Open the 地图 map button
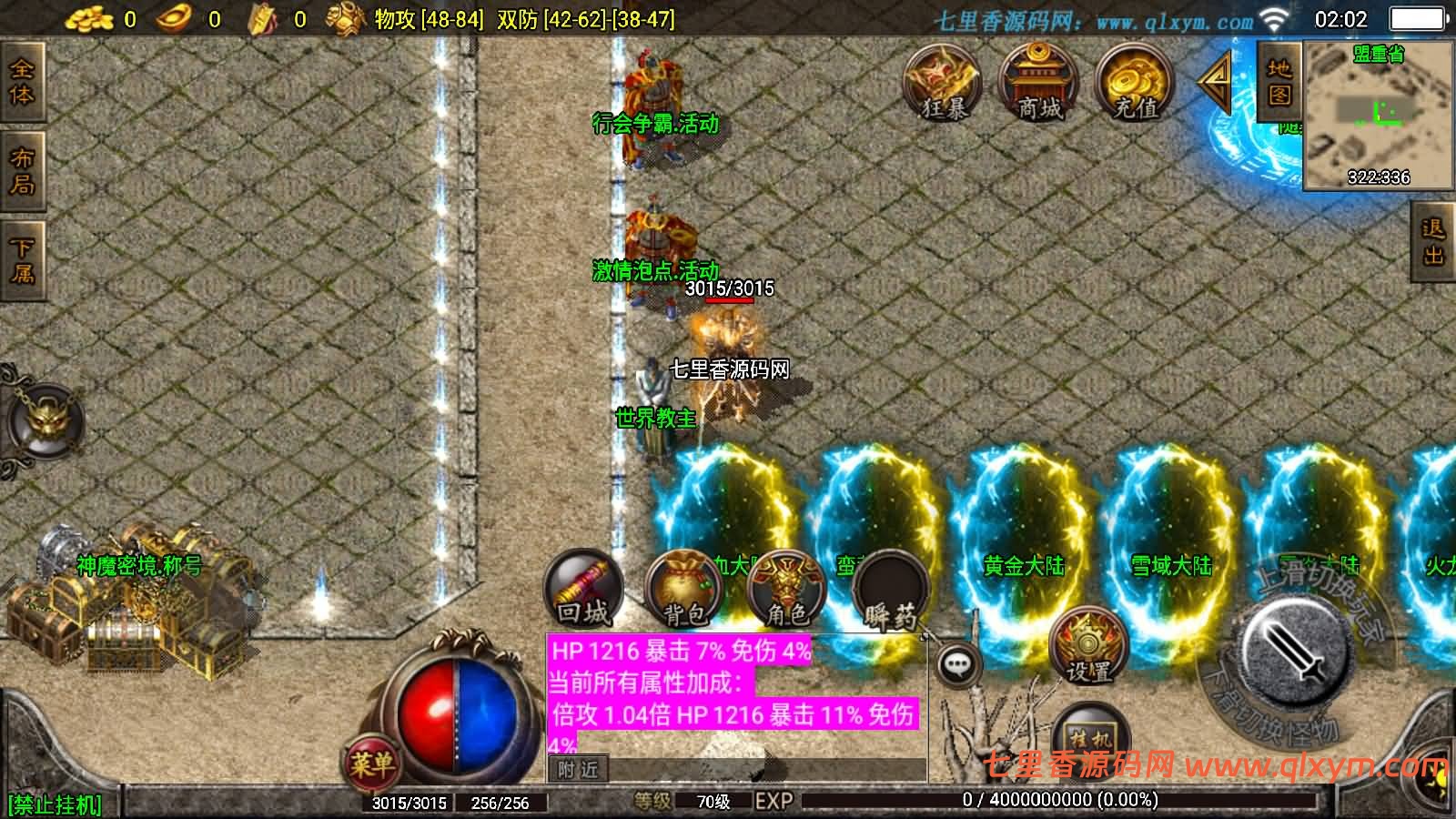This screenshot has width=1456, height=819. pos(1279,82)
